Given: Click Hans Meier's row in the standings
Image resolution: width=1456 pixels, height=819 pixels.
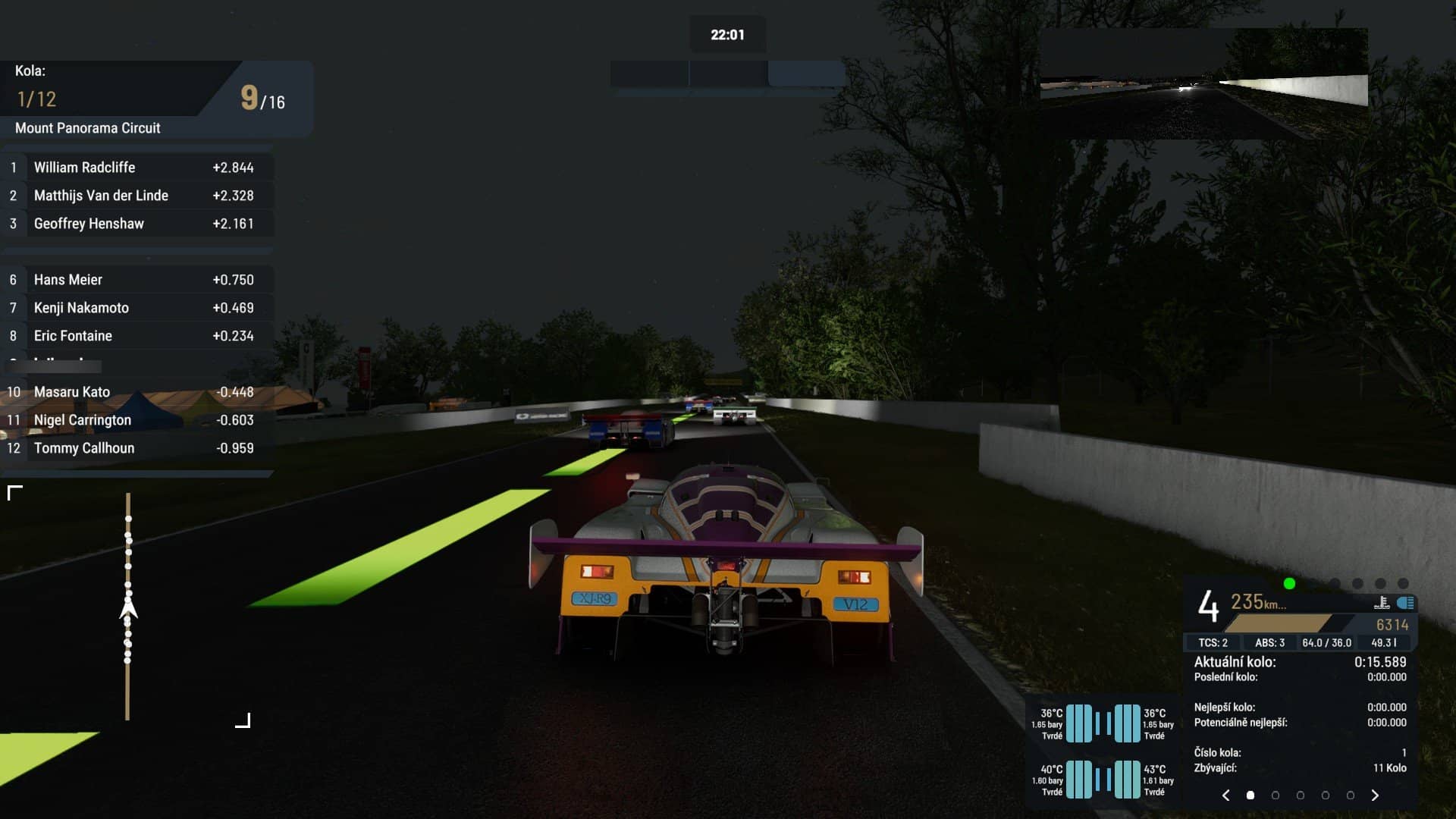Looking at the screenshot, I should [136, 280].
